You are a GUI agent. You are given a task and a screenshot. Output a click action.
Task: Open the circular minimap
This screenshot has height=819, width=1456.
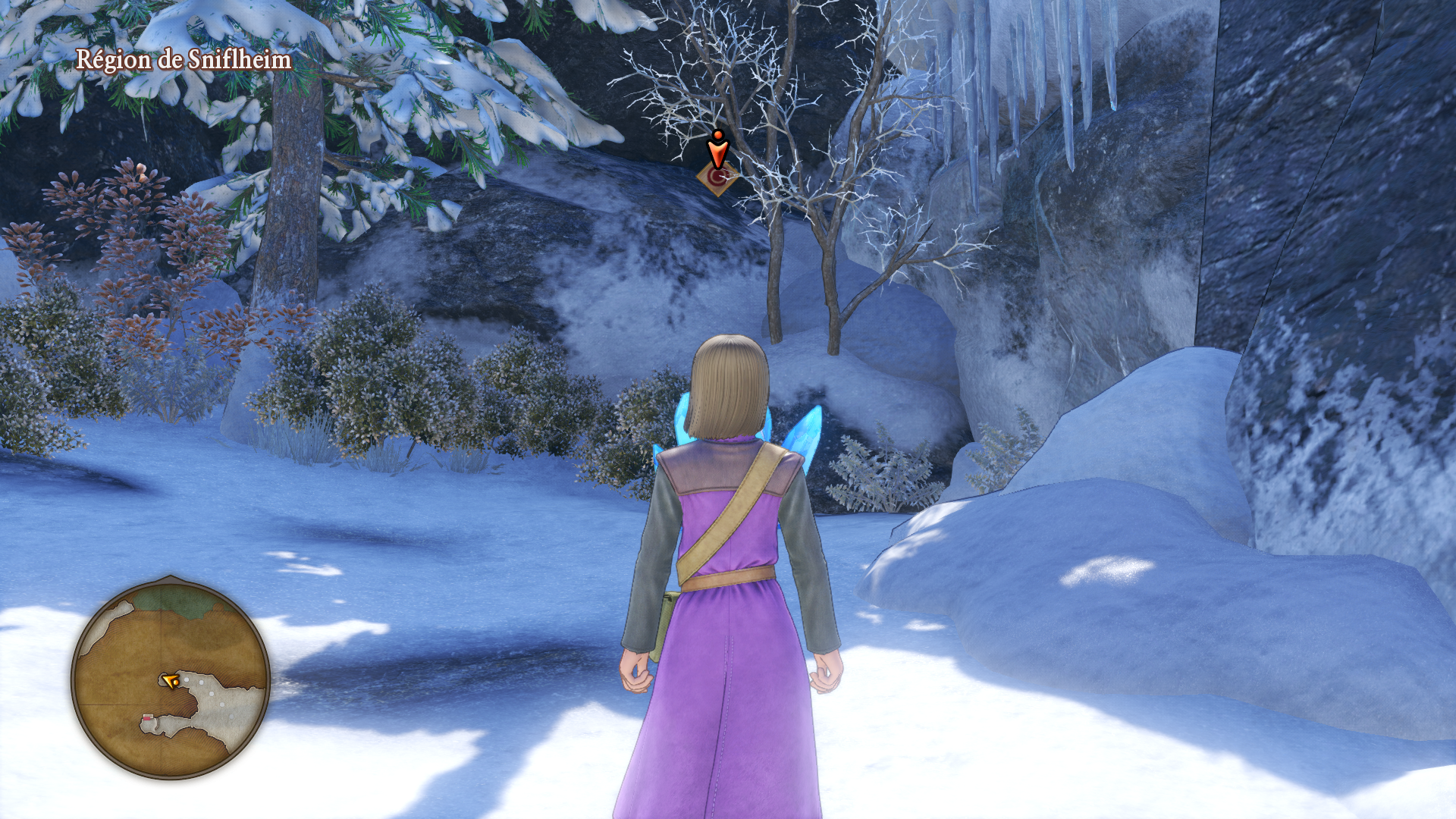171,677
